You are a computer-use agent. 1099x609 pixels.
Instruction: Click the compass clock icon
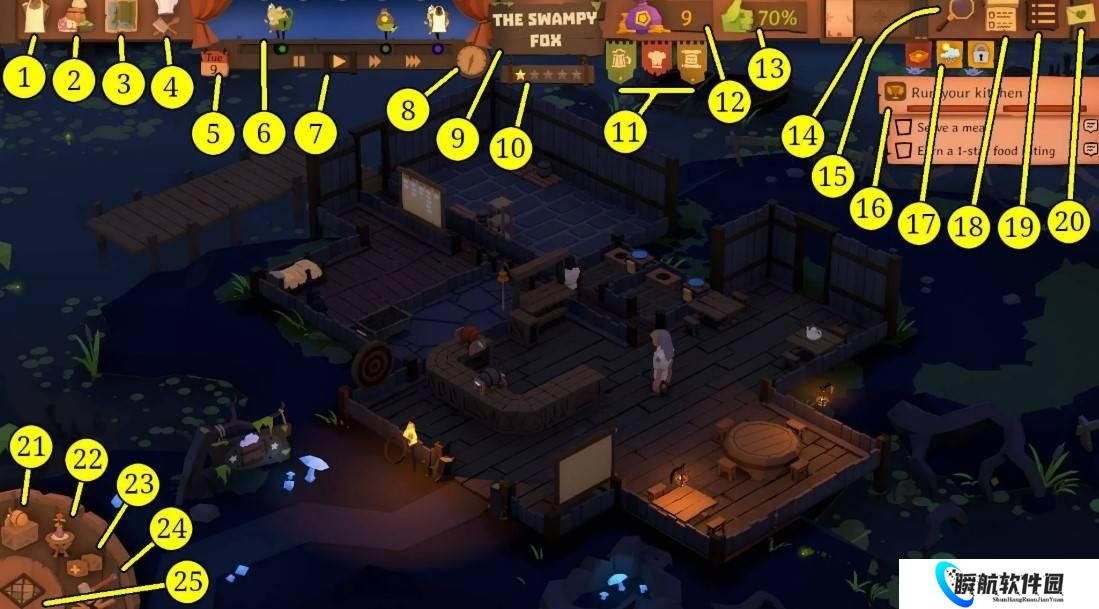point(470,59)
